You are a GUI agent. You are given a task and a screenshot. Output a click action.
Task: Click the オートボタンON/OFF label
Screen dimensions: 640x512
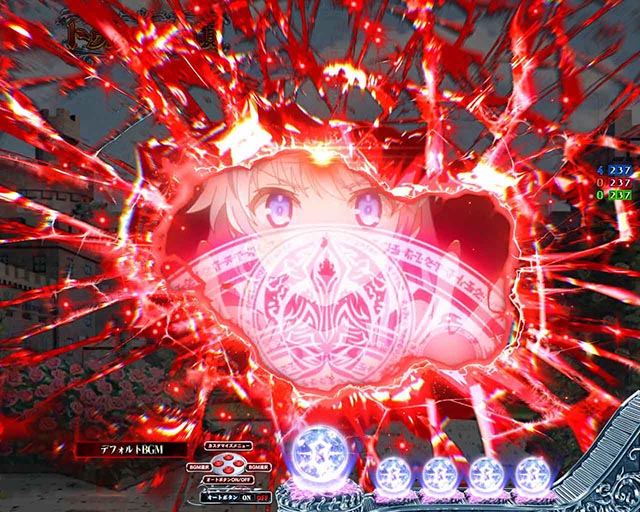[x=227, y=480]
